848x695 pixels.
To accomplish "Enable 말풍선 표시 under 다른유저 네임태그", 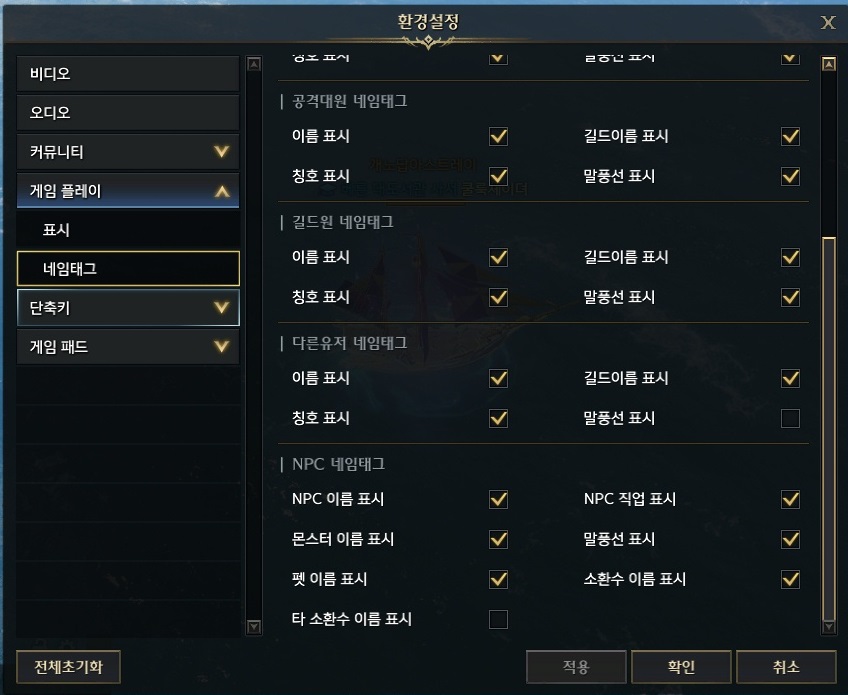I will click(x=791, y=418).
